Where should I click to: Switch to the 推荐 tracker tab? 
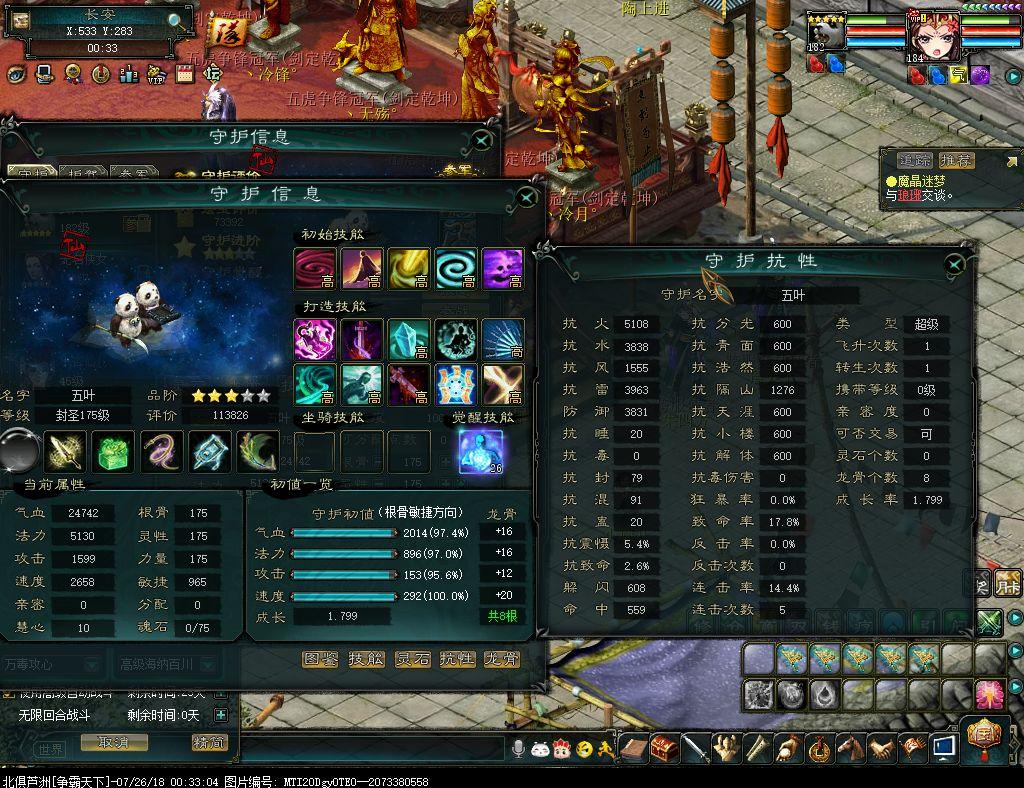[956, 160]
